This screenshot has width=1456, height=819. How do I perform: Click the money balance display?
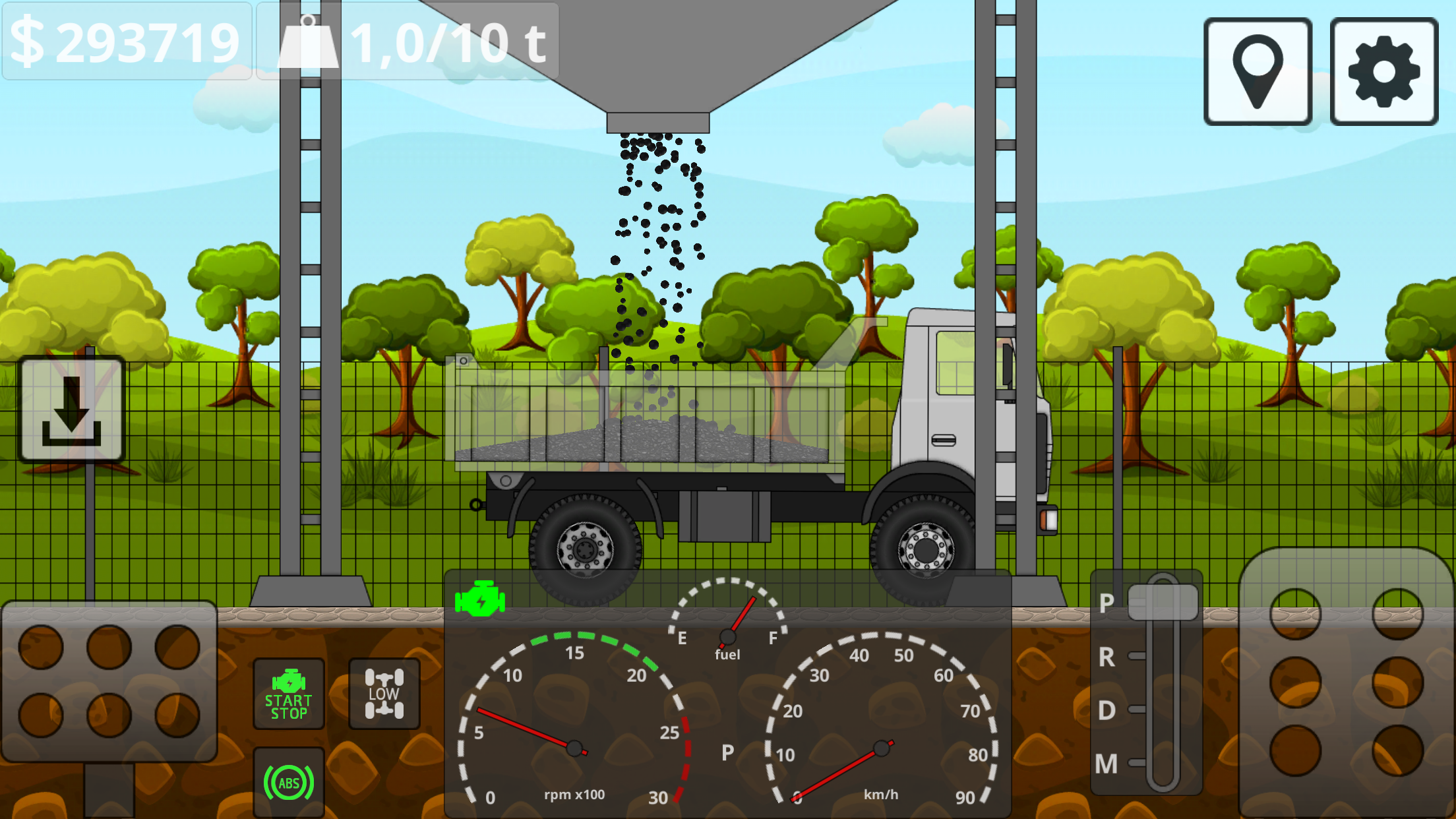125,41
